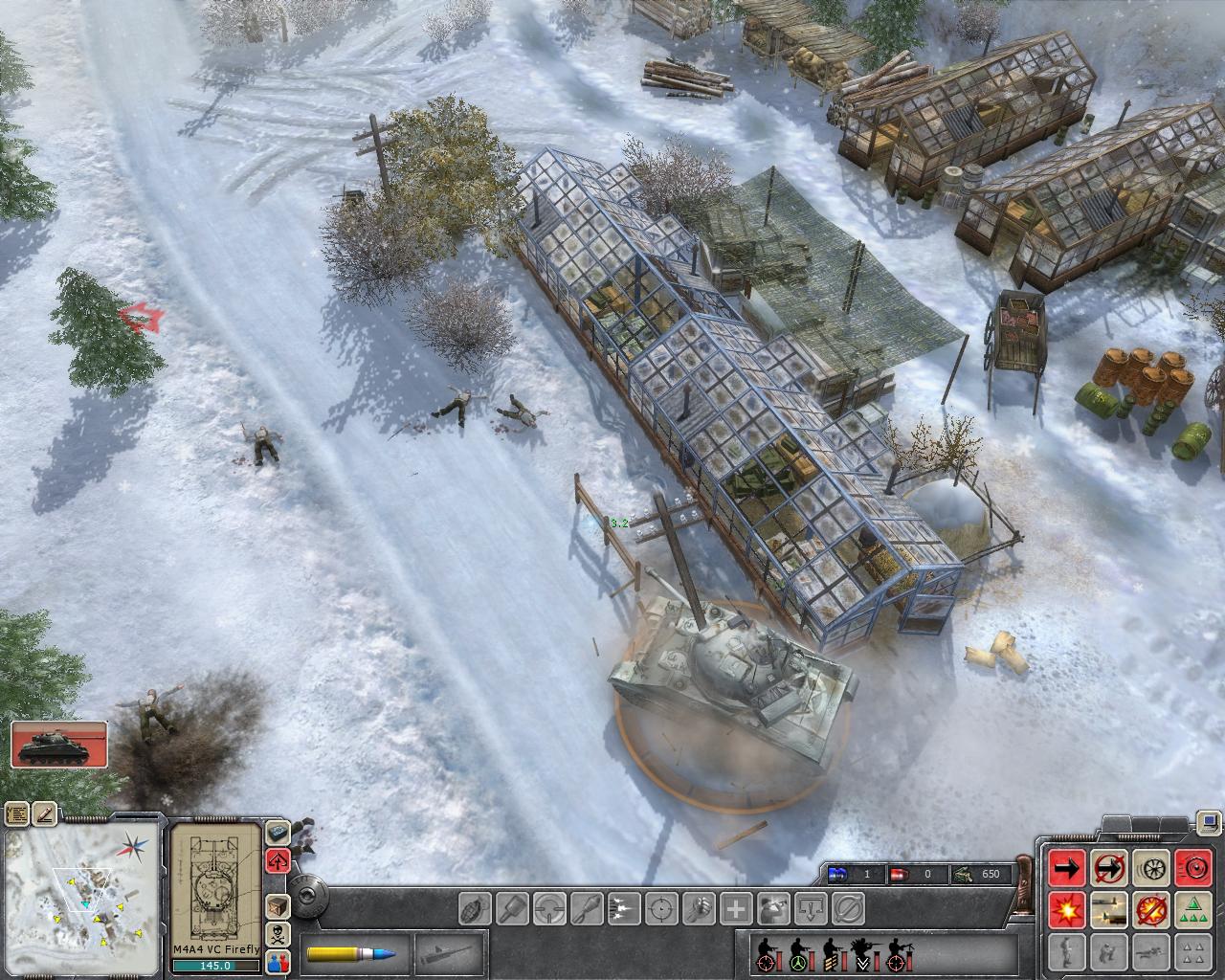Click the blue and red people icon
Viewport: 1225px width, 980px height.
[x=278, y=962]
